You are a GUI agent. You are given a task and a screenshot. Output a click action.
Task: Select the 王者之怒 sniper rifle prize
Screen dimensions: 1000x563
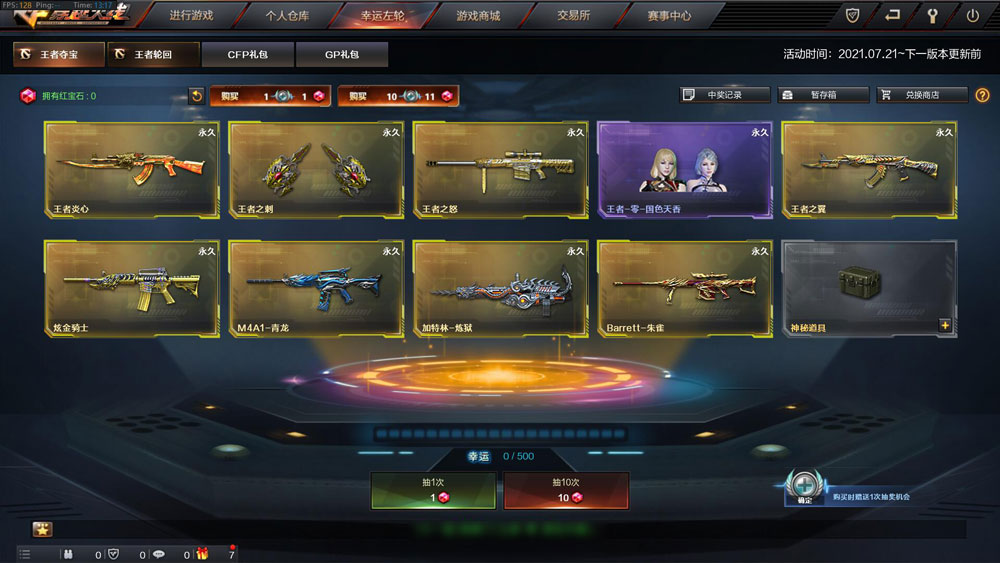[x=500, y=170]
